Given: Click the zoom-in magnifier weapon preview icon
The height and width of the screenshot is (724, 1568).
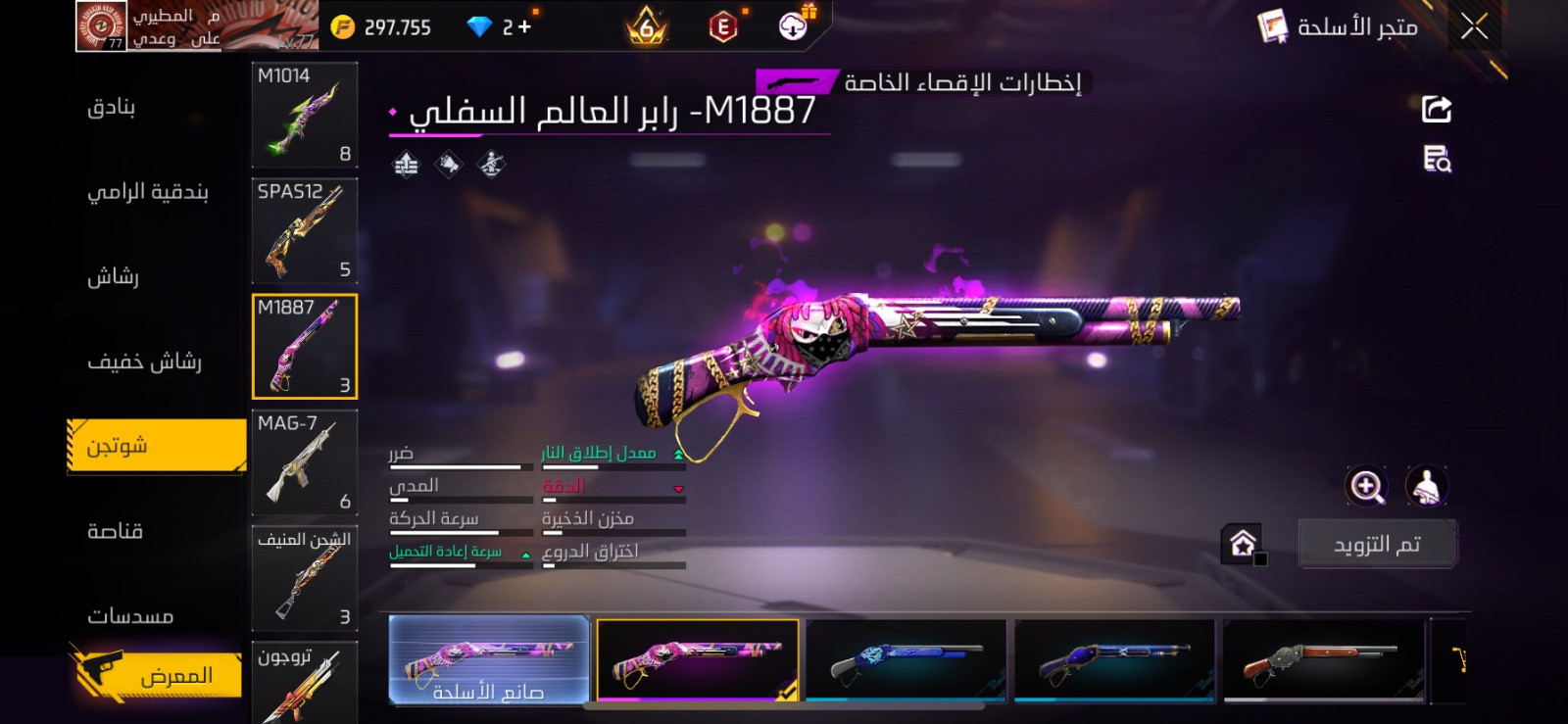Looking at the screenshot, I should pyautogui.click(x=1367, y=484).
